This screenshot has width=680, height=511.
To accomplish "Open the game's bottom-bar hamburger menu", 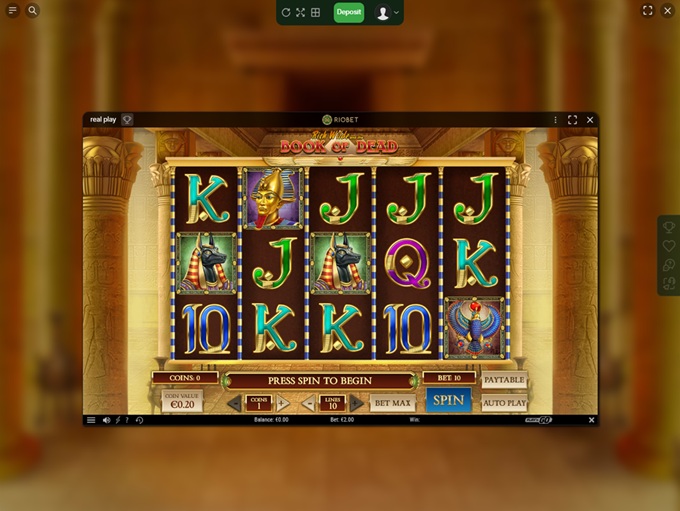I will tap(91, 420).
